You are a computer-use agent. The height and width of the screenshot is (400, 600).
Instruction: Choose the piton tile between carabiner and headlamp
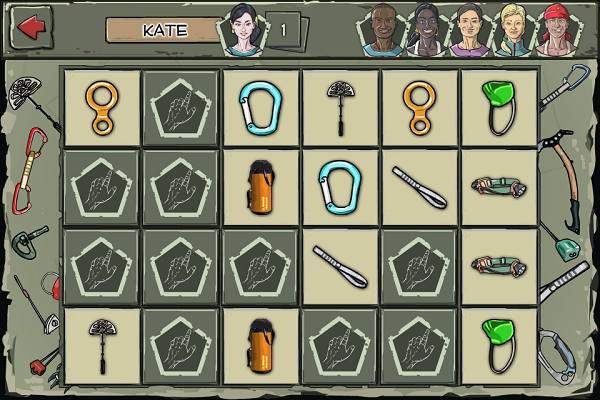(x=421, y=187)
